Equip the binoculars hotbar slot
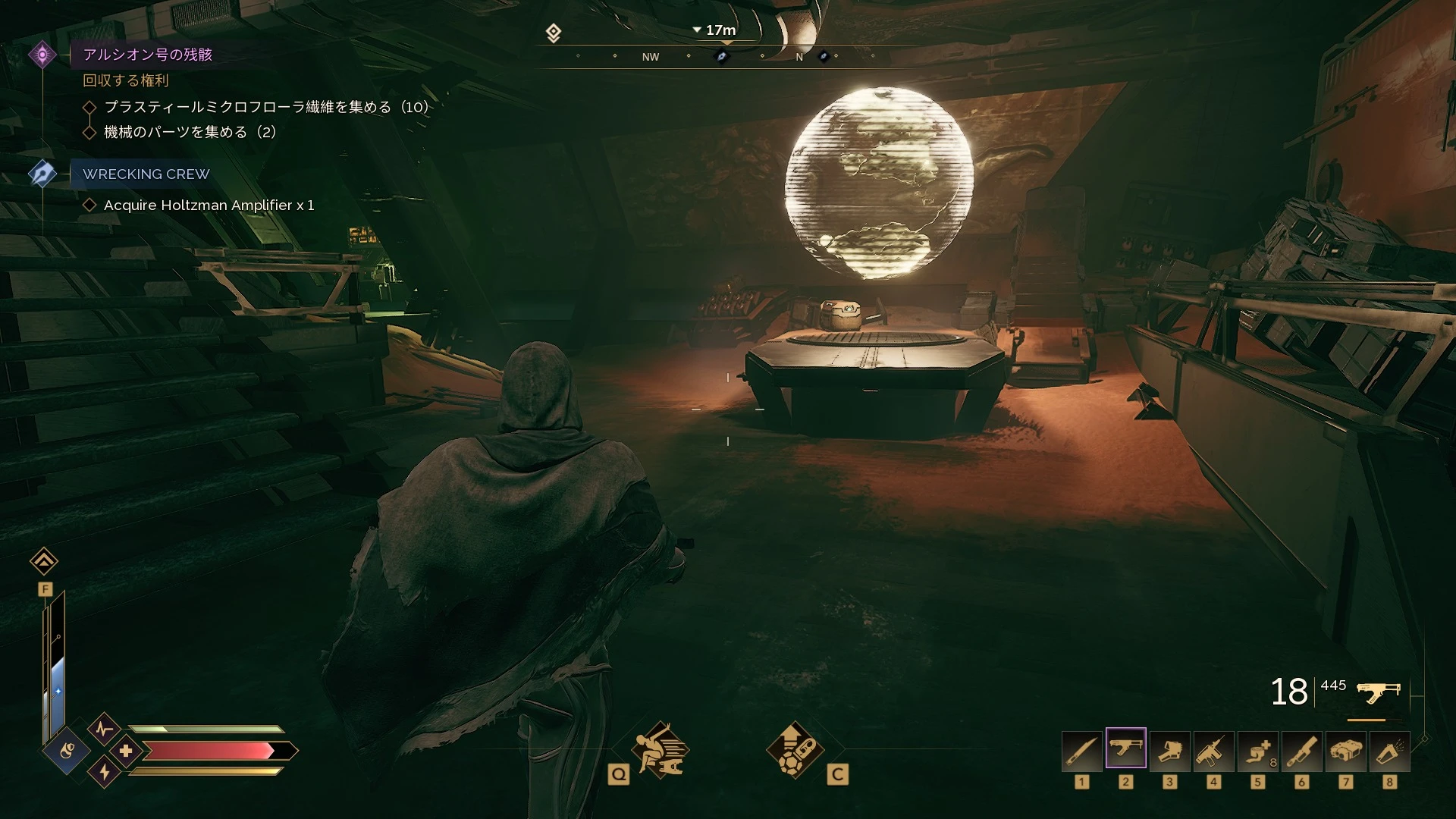Viewport: 1456px width, 819px height. coord(1346,751)
